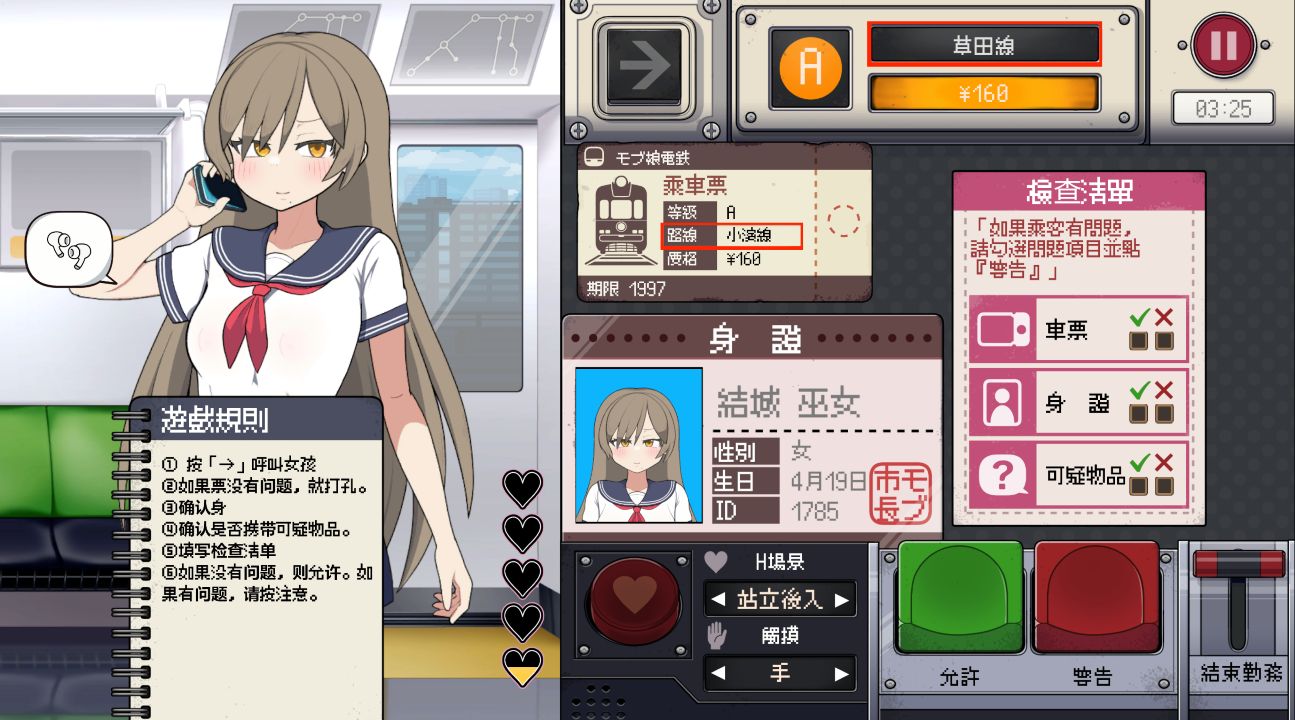The image size is (1295, 720).
Task: Click the right arrow to change H場景 from 站立後入
Action: (x=841, y=600)
